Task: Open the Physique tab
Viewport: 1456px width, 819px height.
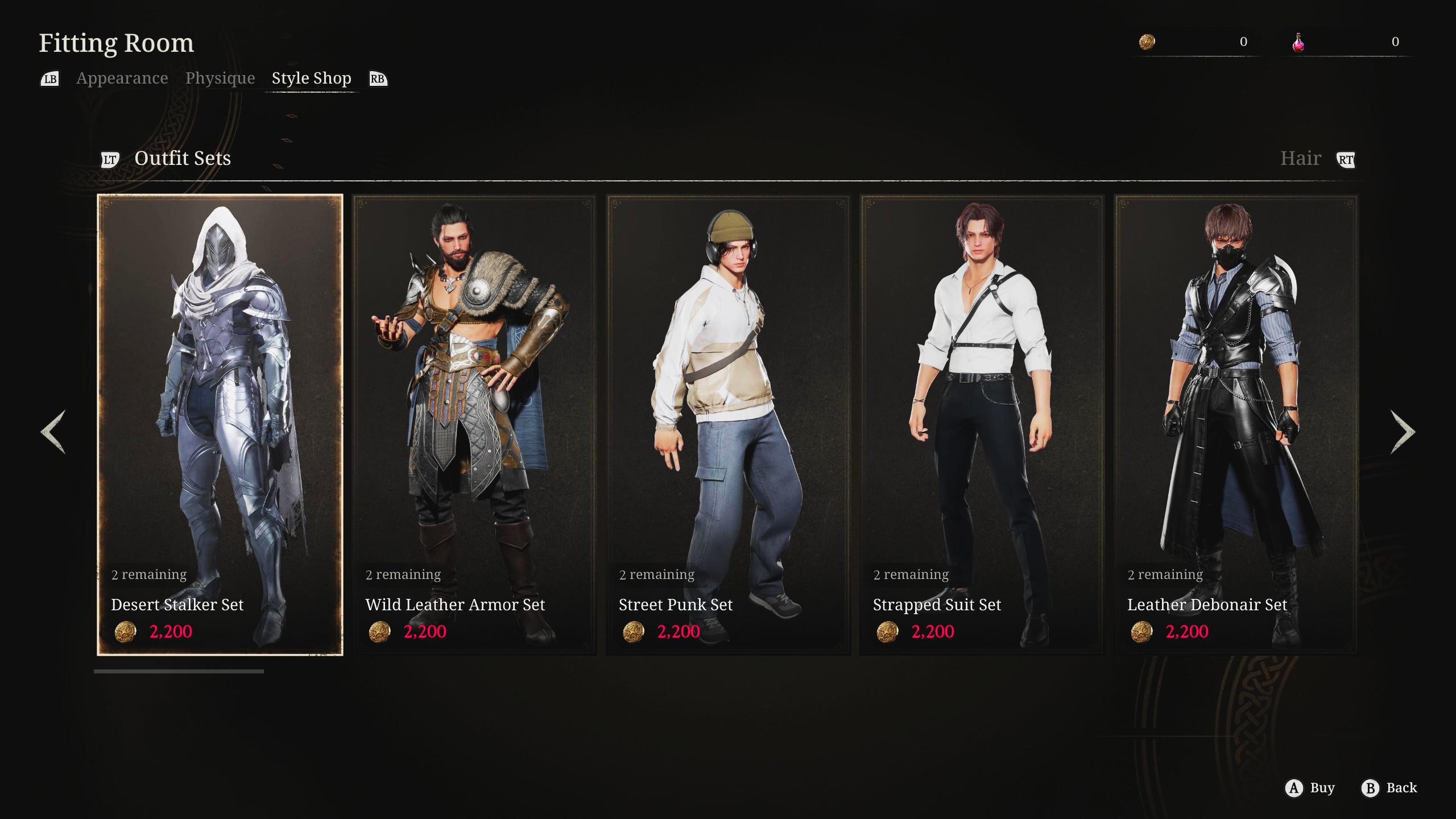Action: click(x=220, y=78)
